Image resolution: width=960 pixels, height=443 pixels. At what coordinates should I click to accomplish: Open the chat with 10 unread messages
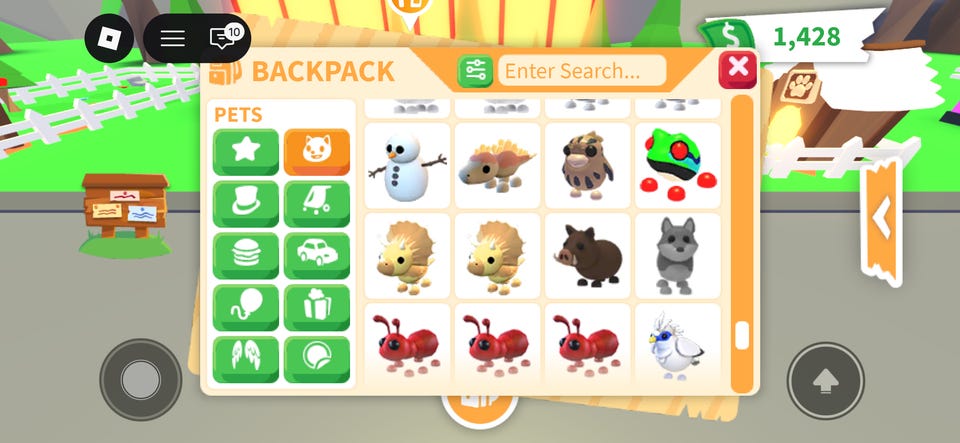223,39
